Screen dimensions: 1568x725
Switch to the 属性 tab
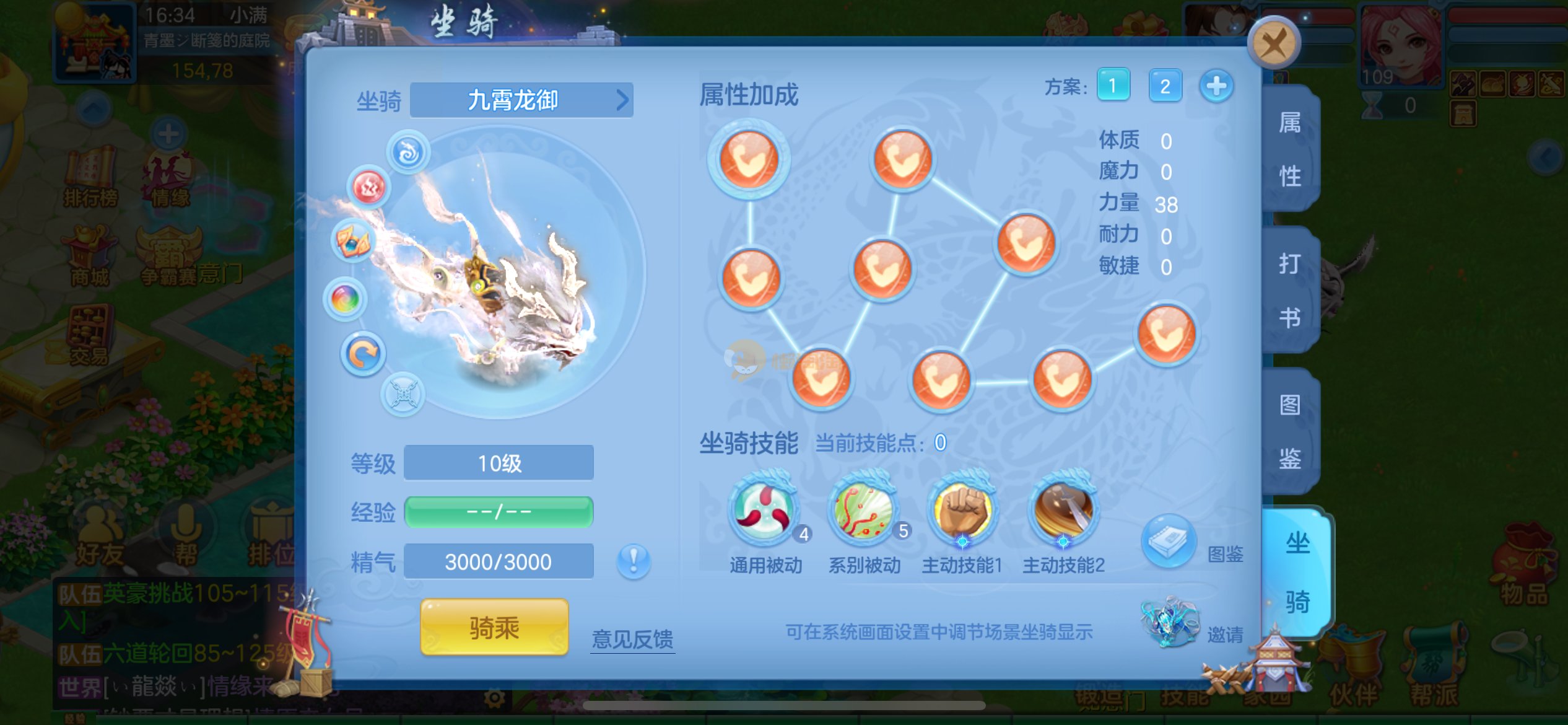pos(1290,149)
